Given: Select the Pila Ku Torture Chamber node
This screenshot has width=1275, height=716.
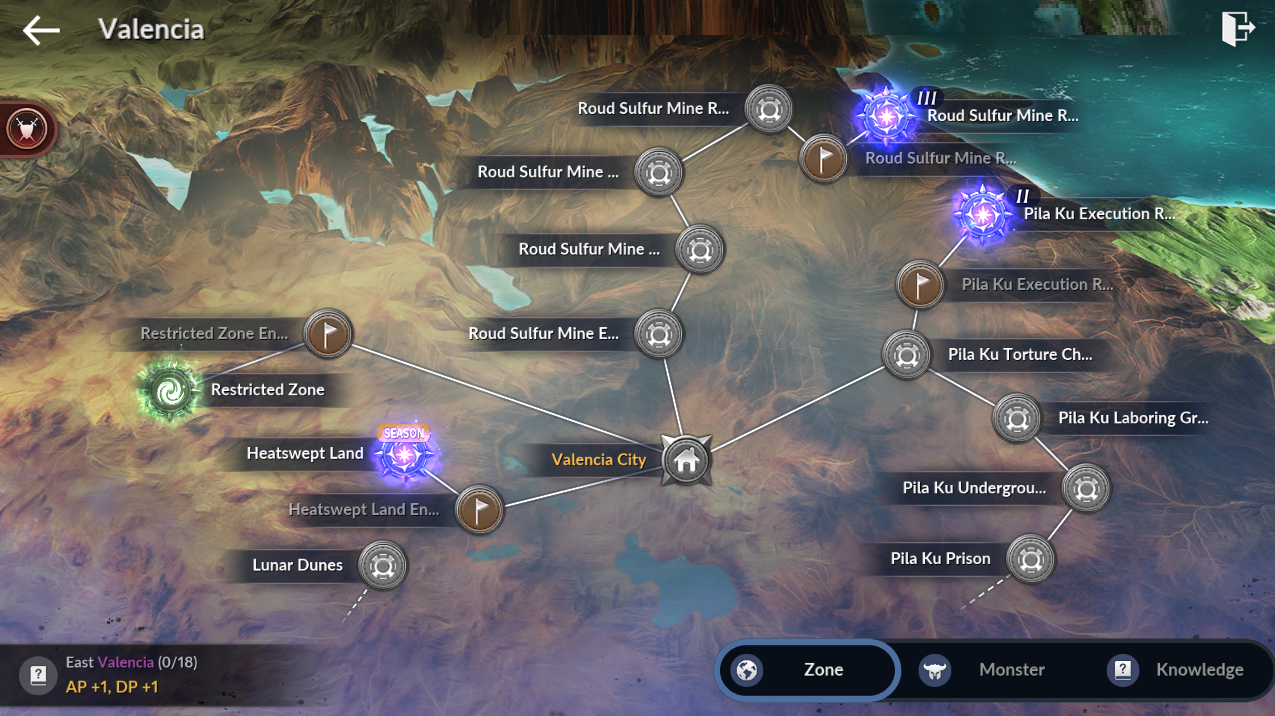Looking at the screenshot, I should point(906,355).
